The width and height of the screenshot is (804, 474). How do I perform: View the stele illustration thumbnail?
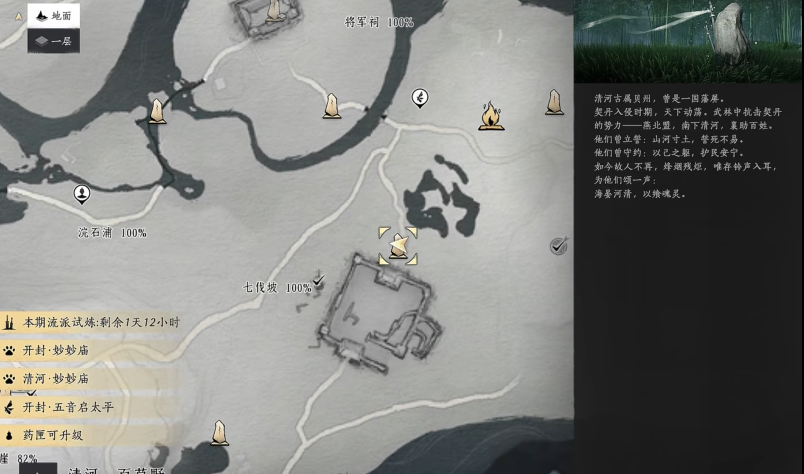coord(688,41)
